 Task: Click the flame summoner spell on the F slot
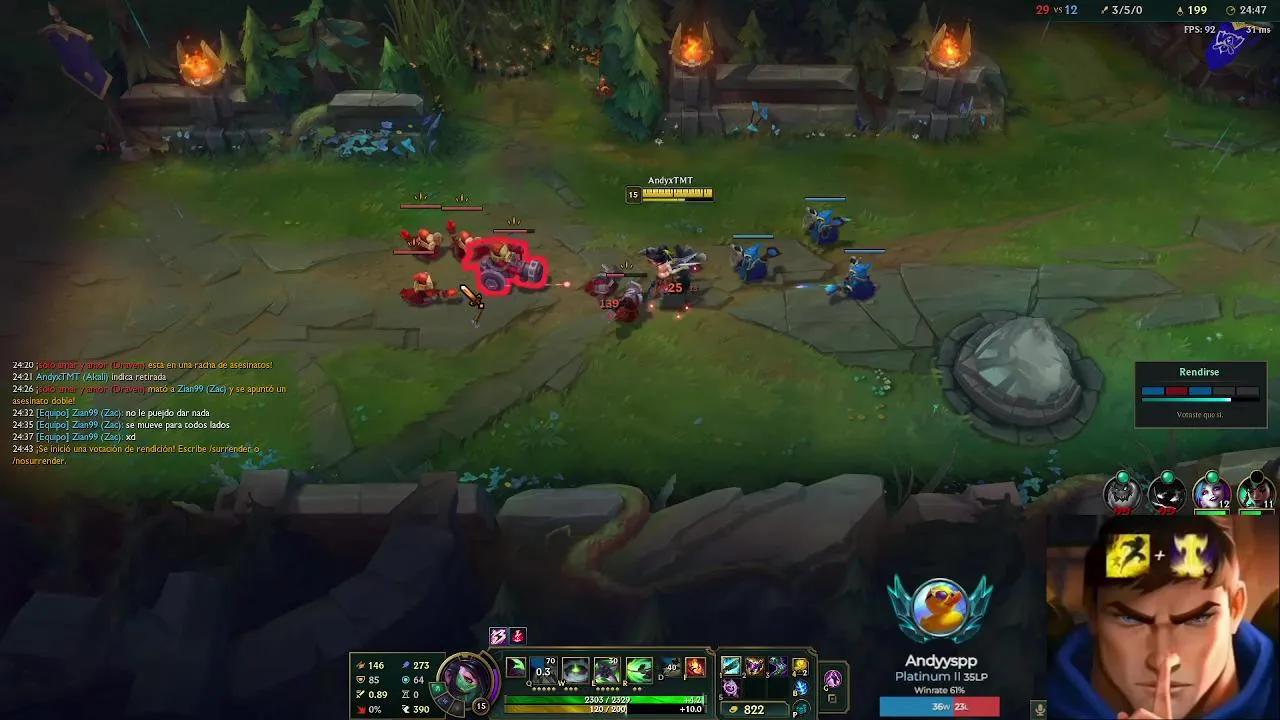694,667
